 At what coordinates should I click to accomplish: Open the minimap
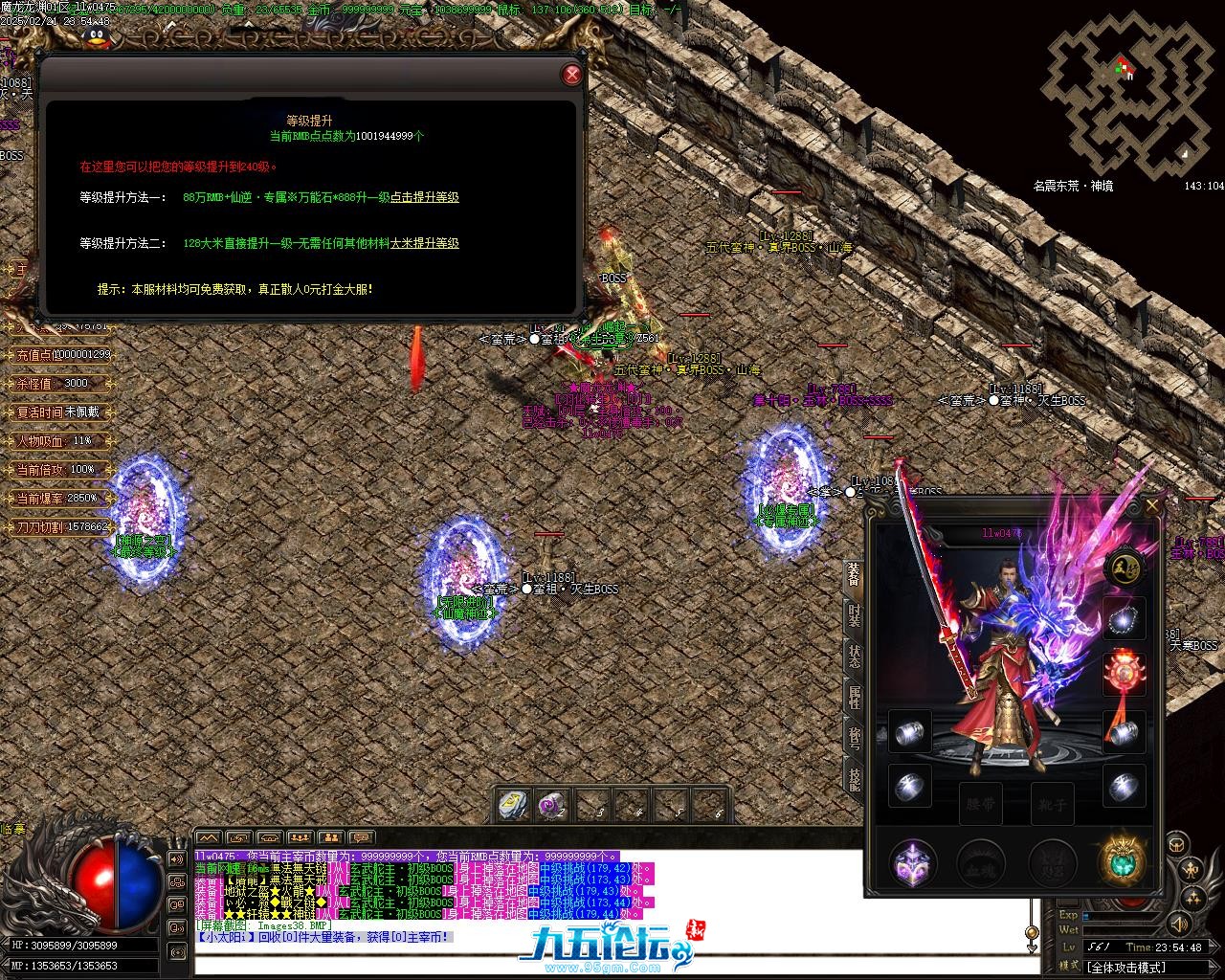click(x=1127, y=96)
